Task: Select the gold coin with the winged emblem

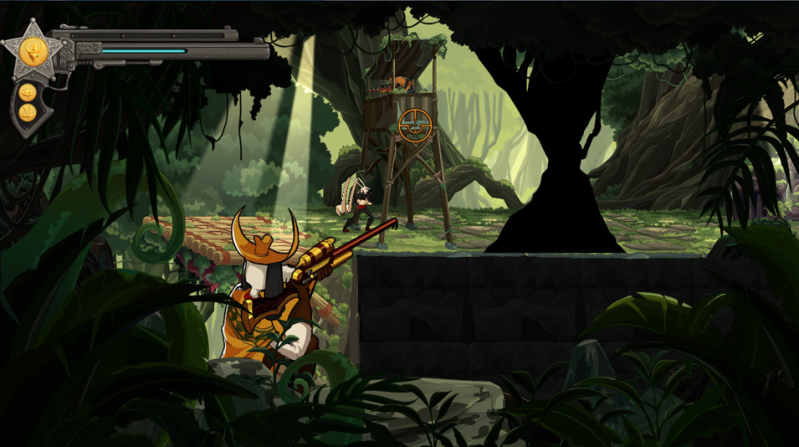Action: tap(28, 113)
